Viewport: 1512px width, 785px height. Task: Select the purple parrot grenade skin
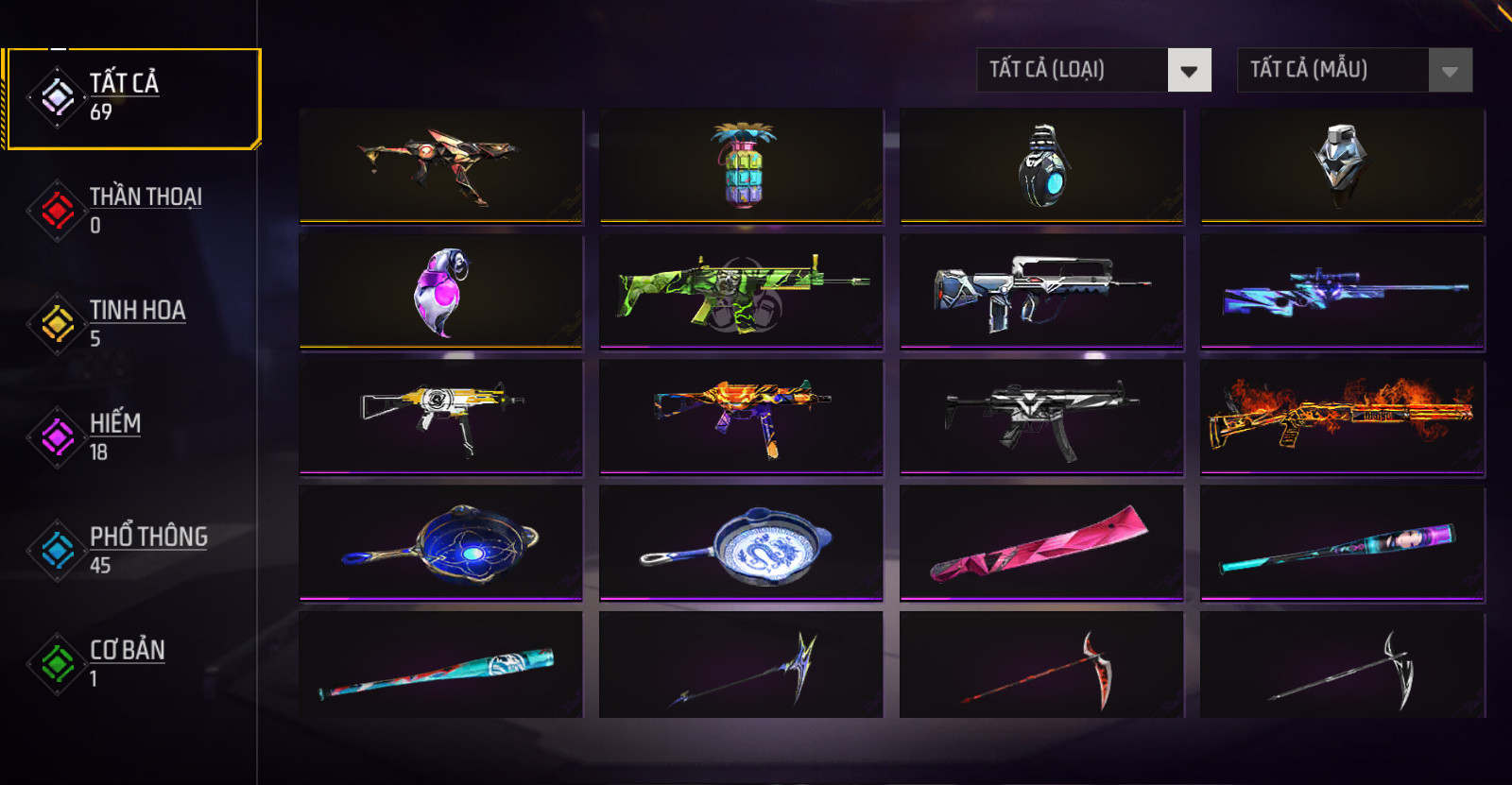pos(441,291)
